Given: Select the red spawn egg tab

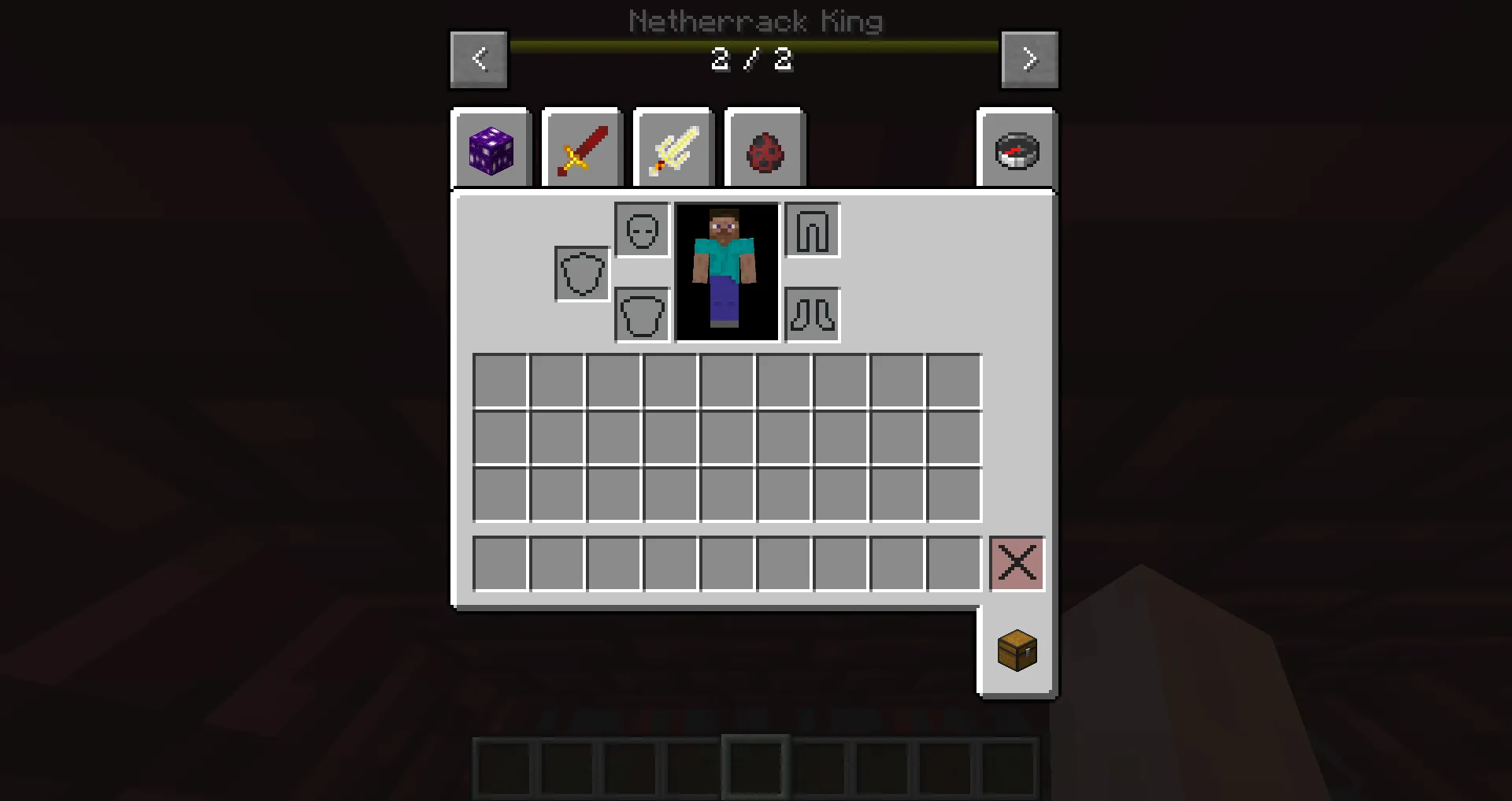Looking at the screenshot, I should 765,150.
